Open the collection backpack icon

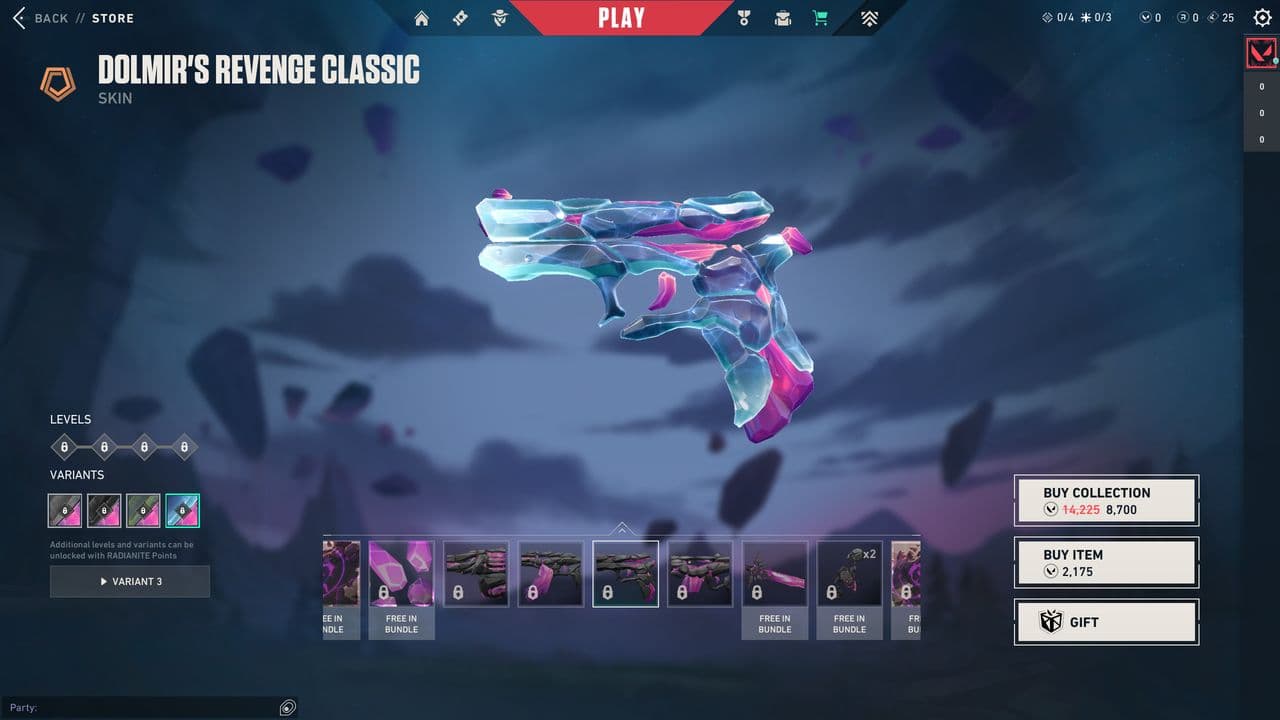pos(782,18)
